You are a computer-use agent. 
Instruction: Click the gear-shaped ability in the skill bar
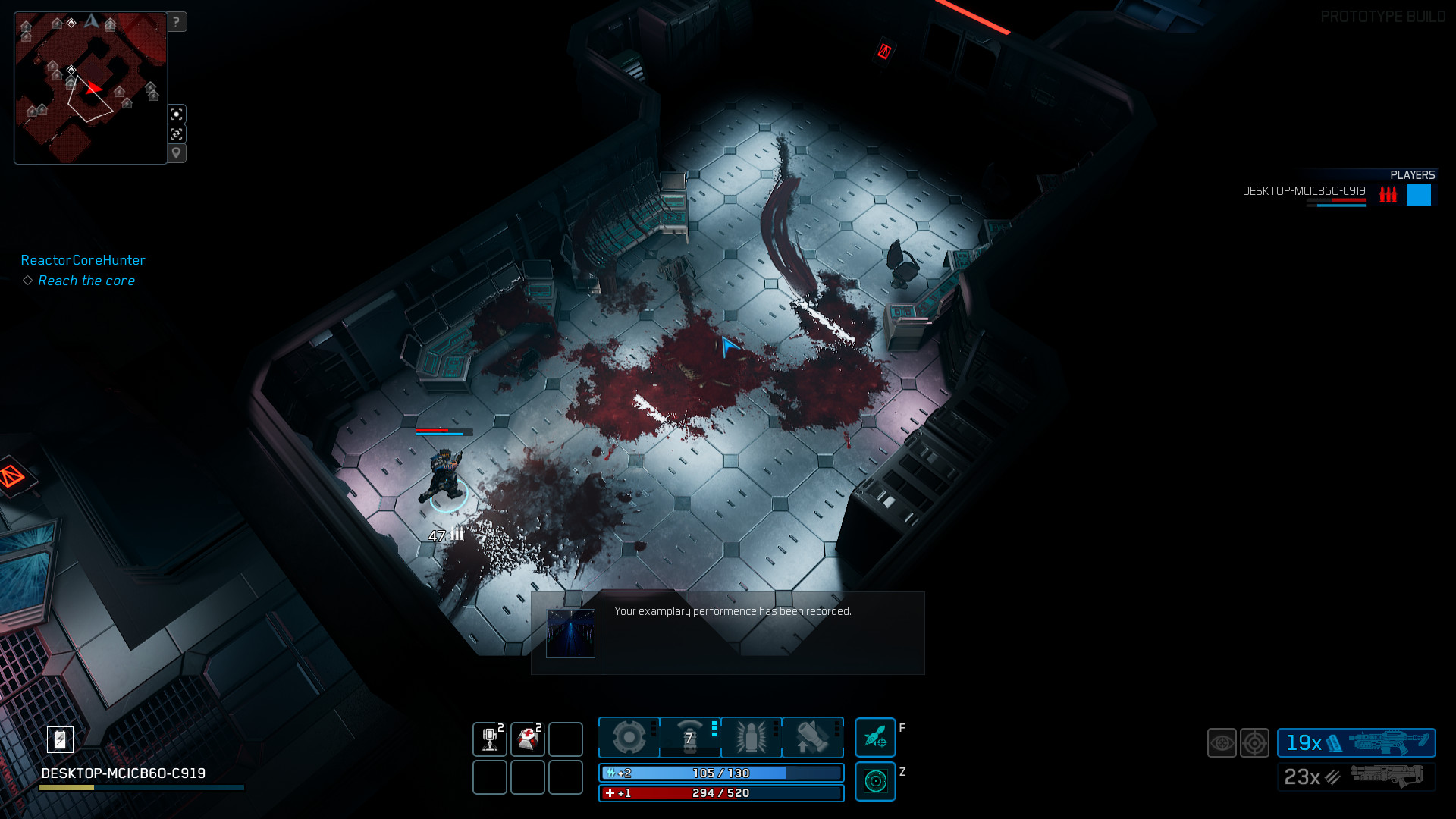tap(628, 736)
